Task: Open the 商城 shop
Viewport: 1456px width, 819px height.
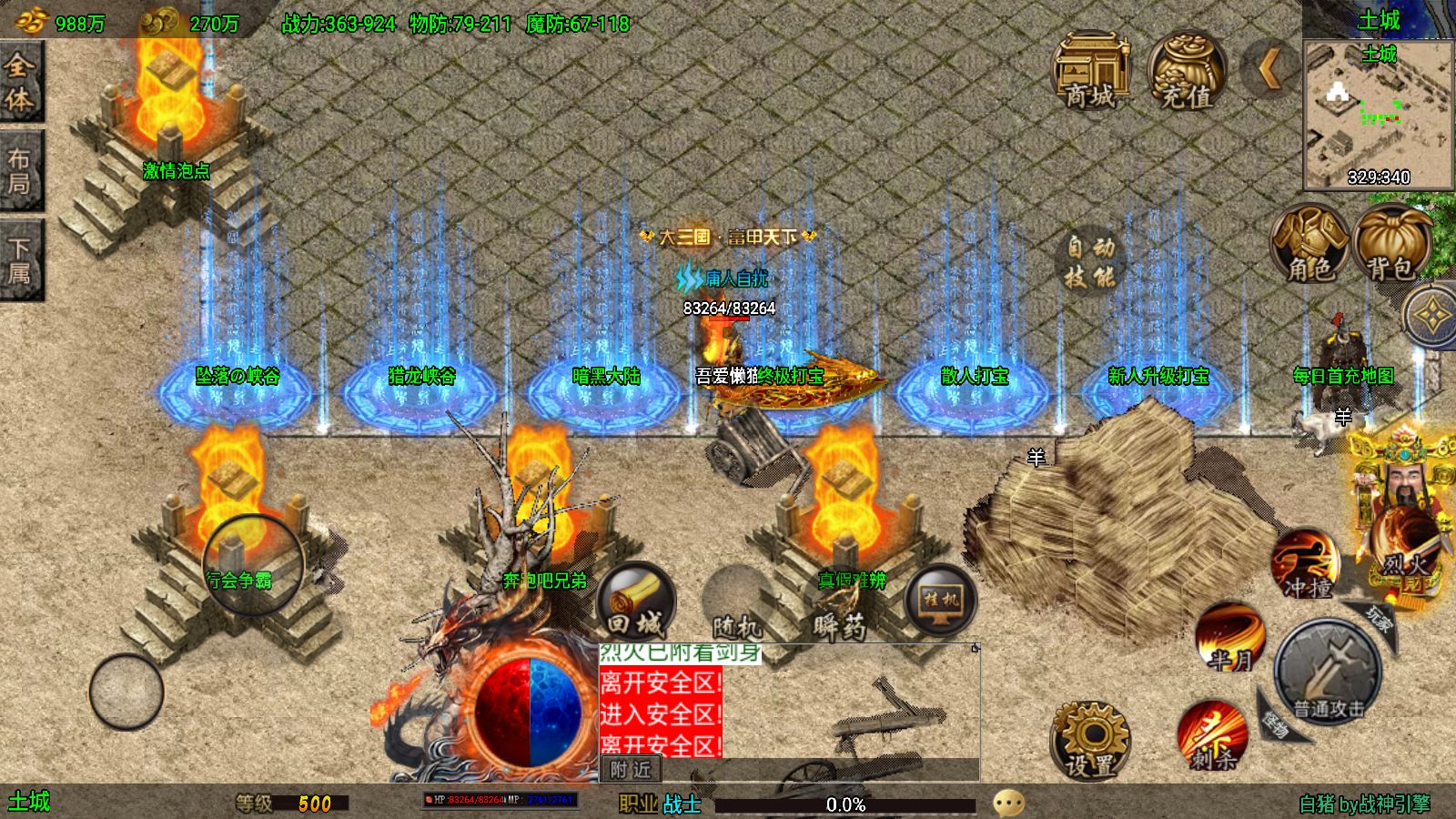Action: (1090, 71)
